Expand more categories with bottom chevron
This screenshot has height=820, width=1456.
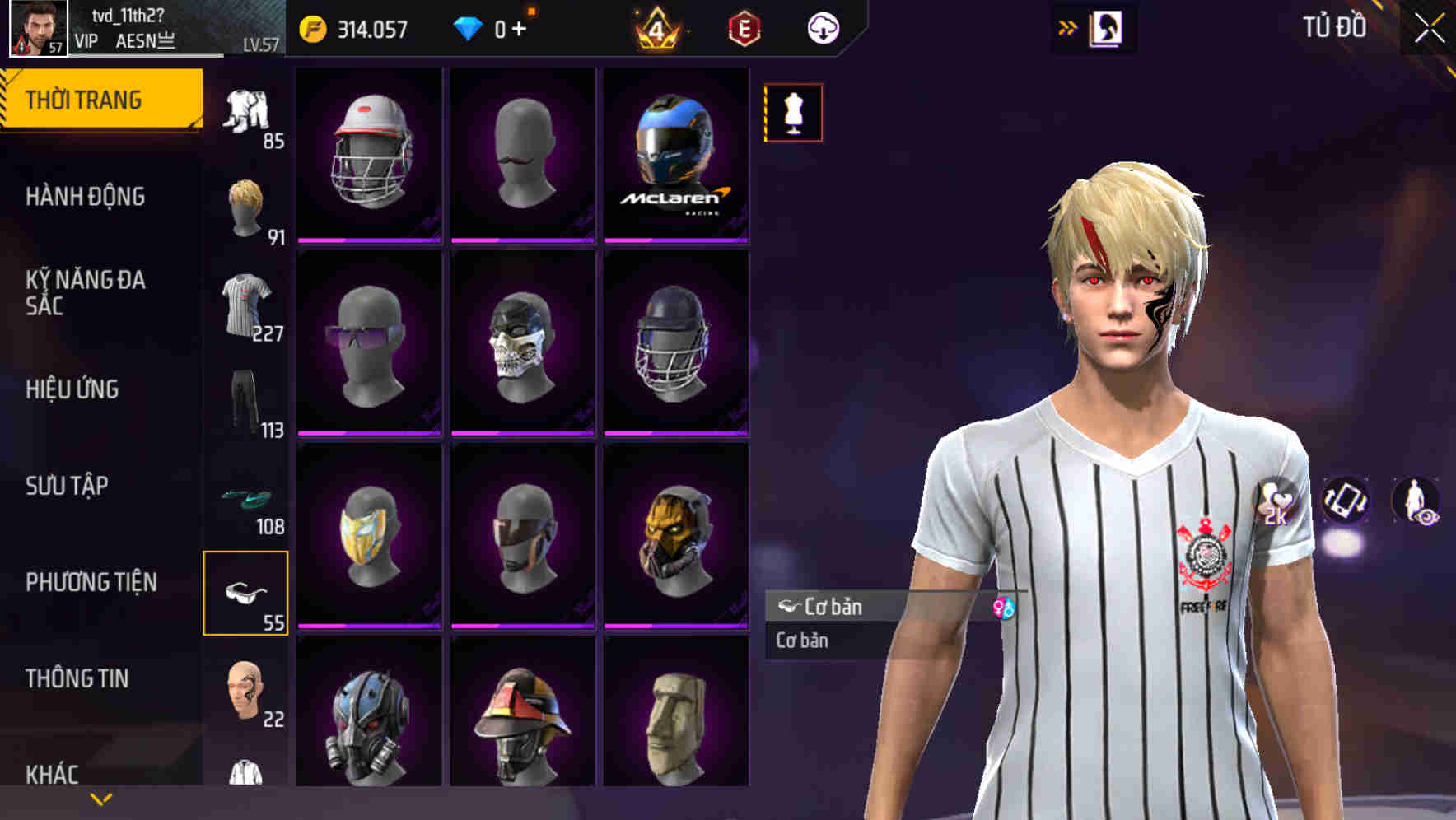pos(102,797)
